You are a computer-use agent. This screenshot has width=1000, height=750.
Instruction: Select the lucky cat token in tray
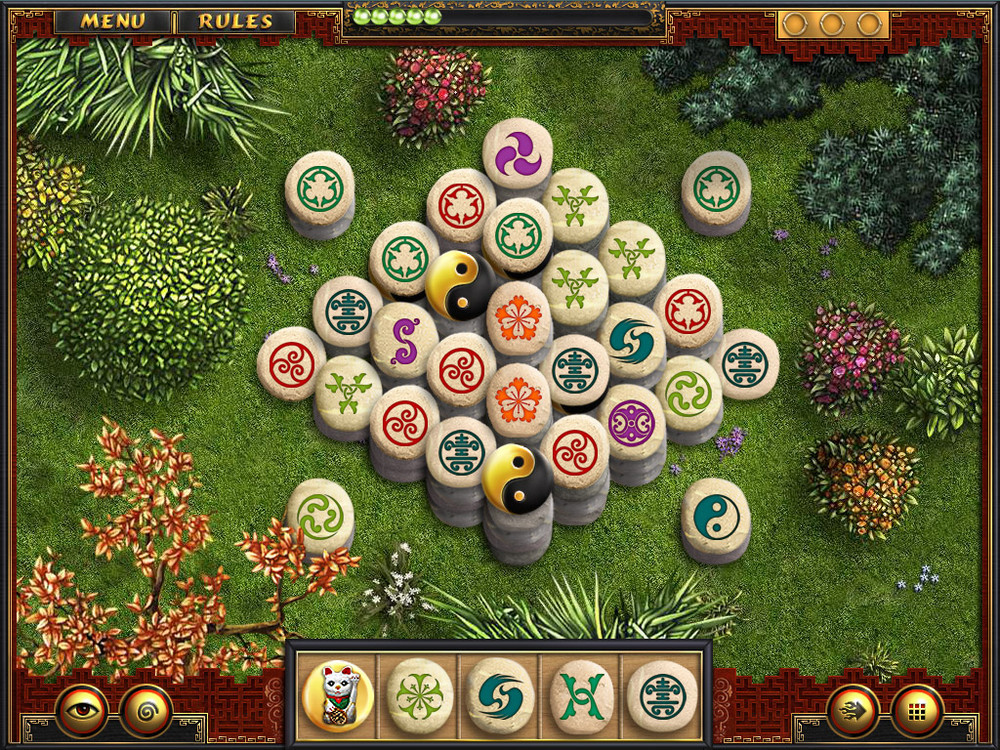(336, 695)
